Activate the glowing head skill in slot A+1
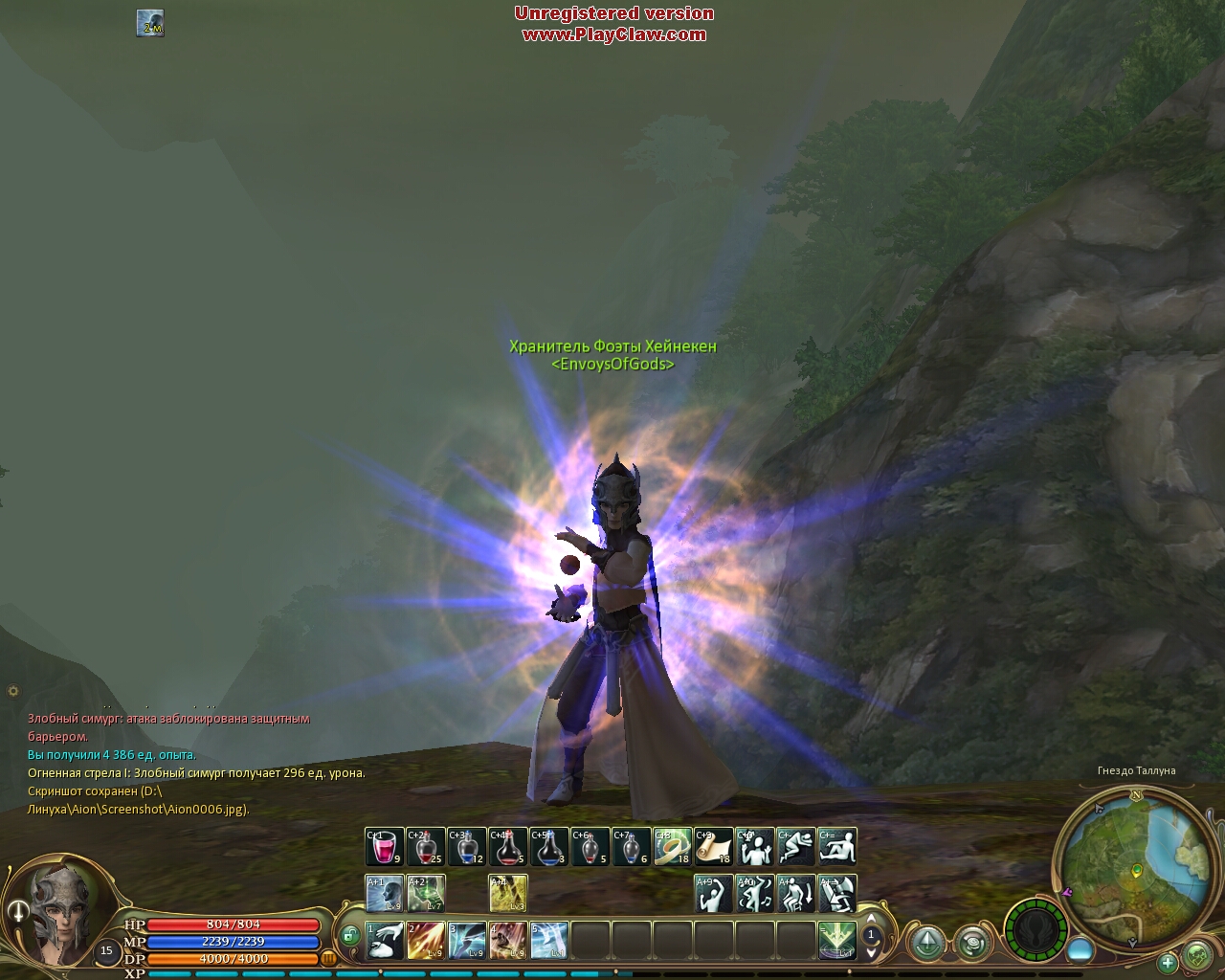Image resolution: width=1225 pixels, height=980 pixels. pos(385,894)
